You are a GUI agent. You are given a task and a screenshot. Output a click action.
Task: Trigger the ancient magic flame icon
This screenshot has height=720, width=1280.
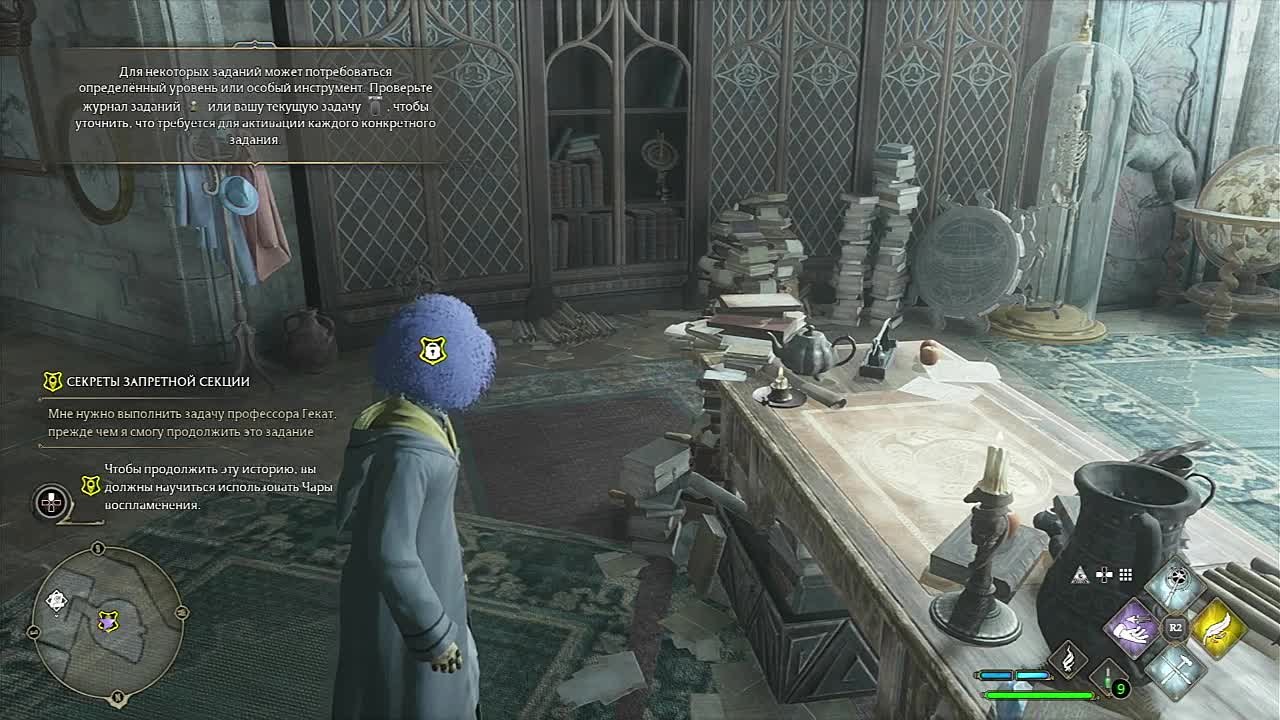click(x=1068, y=659)
